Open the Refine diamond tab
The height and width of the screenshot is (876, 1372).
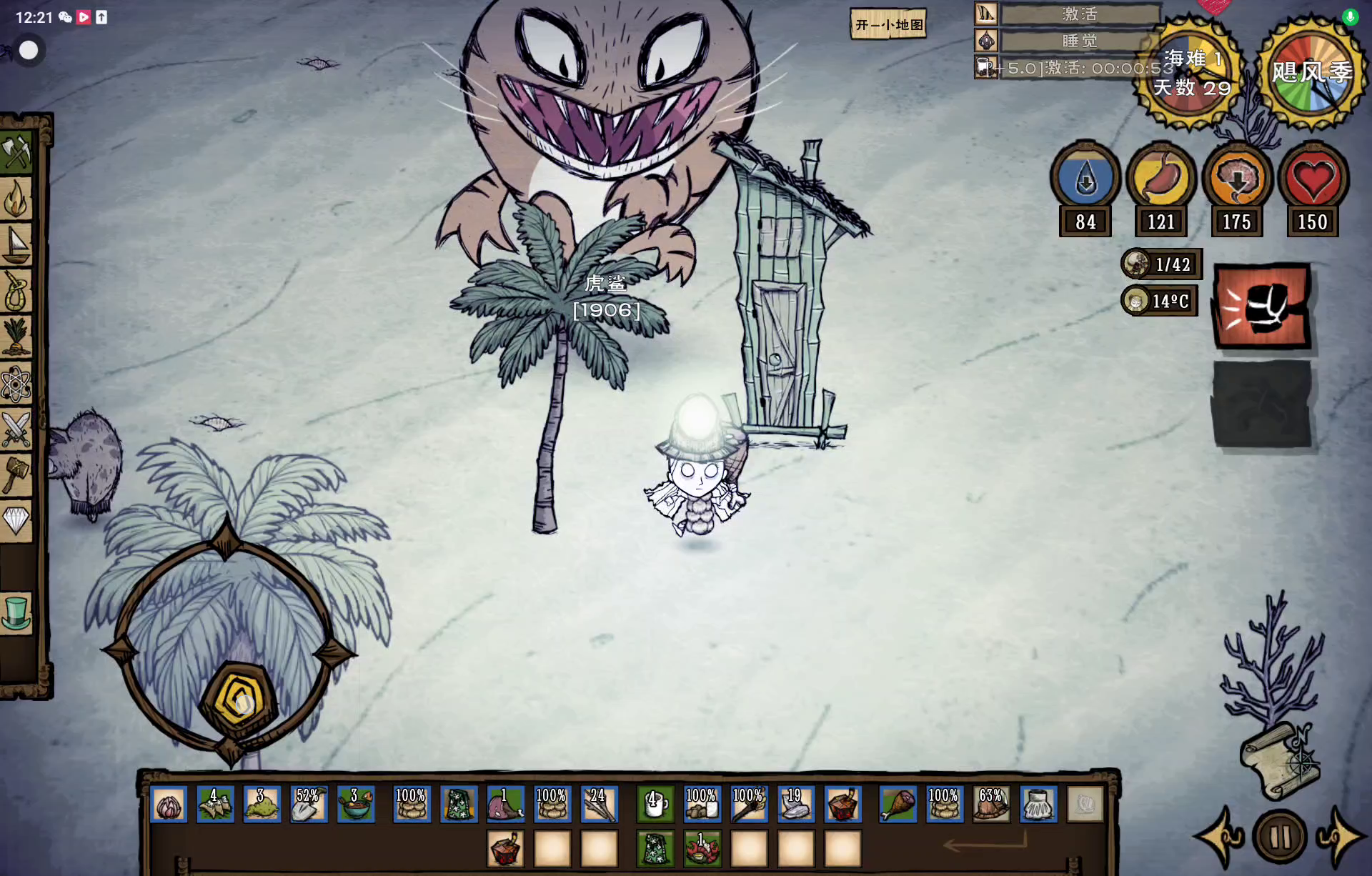[16, 520]
